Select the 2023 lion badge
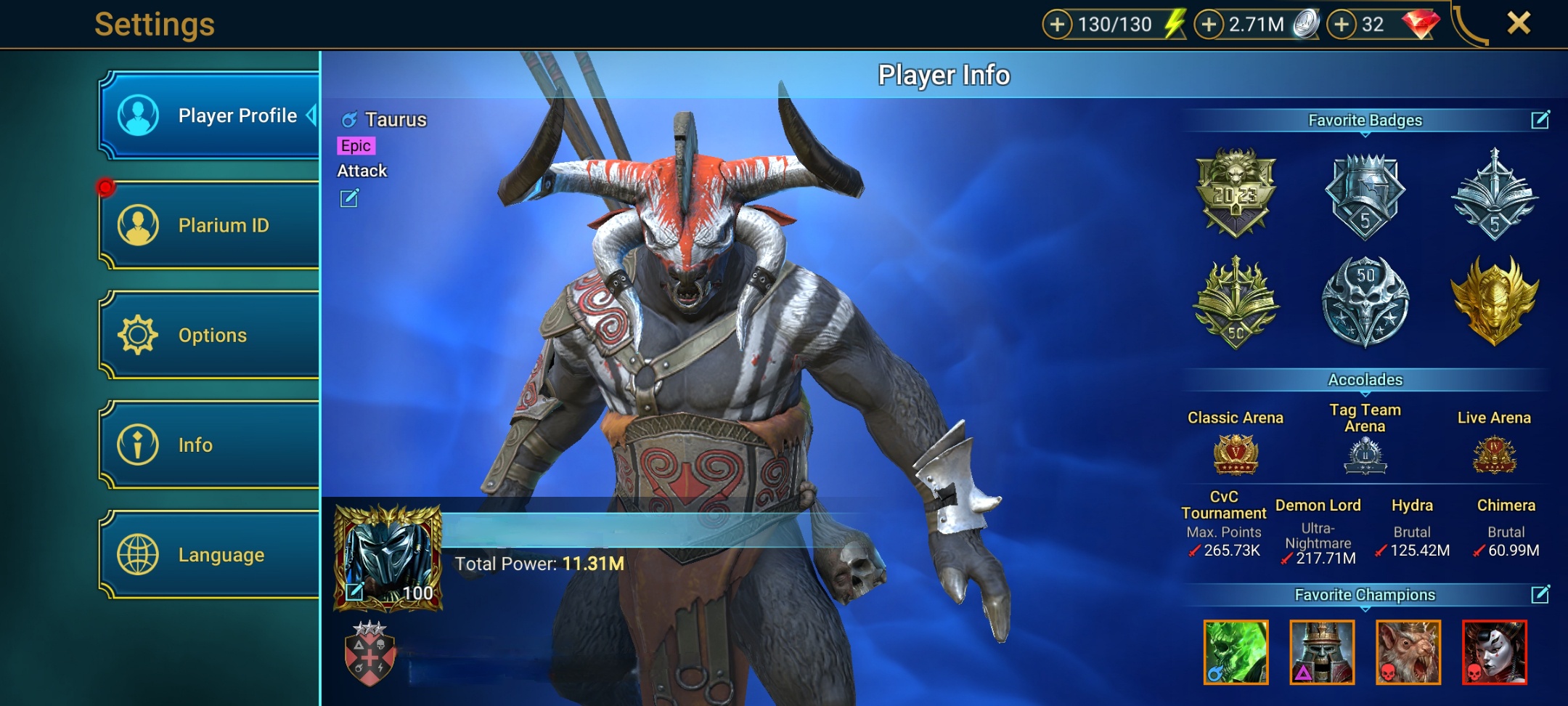The image size is (1568, 706). pos(1235,192)
